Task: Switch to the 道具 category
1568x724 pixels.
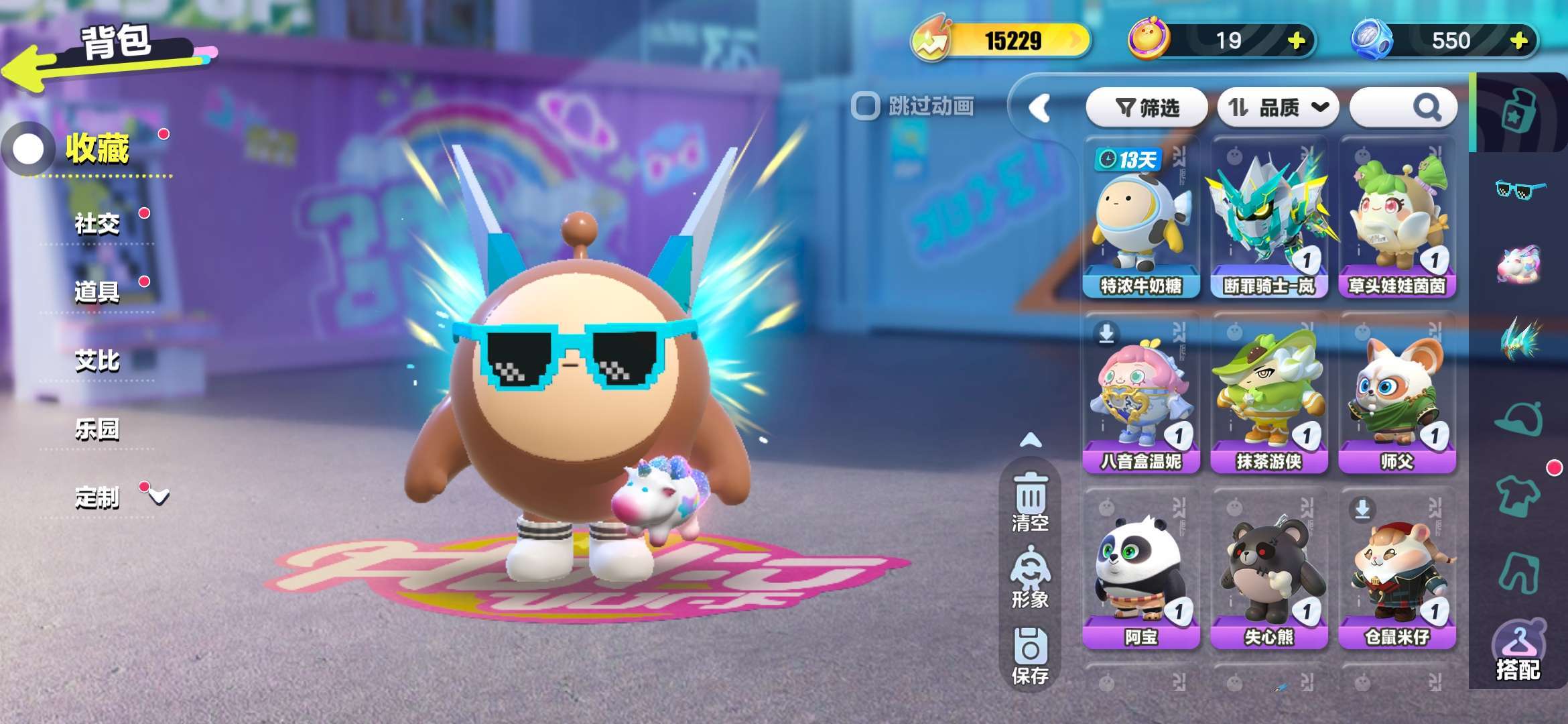Action: [x=97, y=292]
